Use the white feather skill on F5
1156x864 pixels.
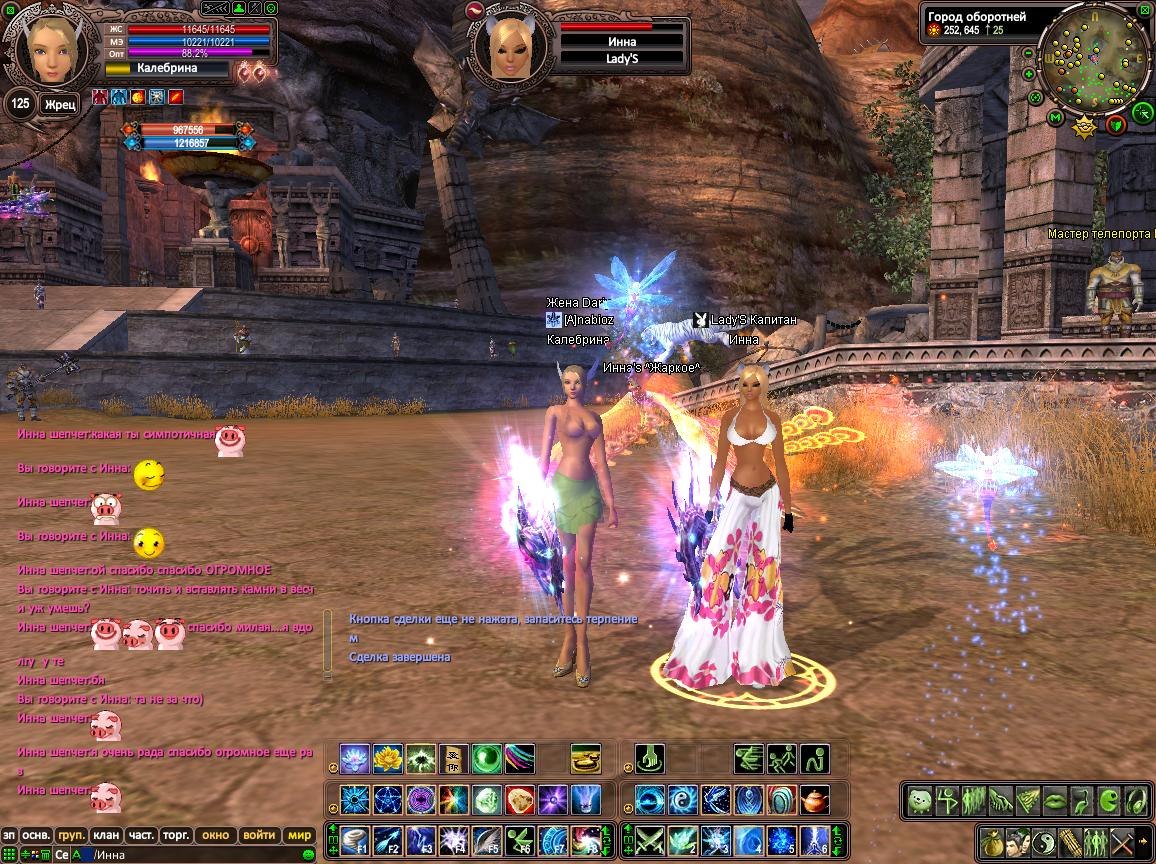point(487,838)
